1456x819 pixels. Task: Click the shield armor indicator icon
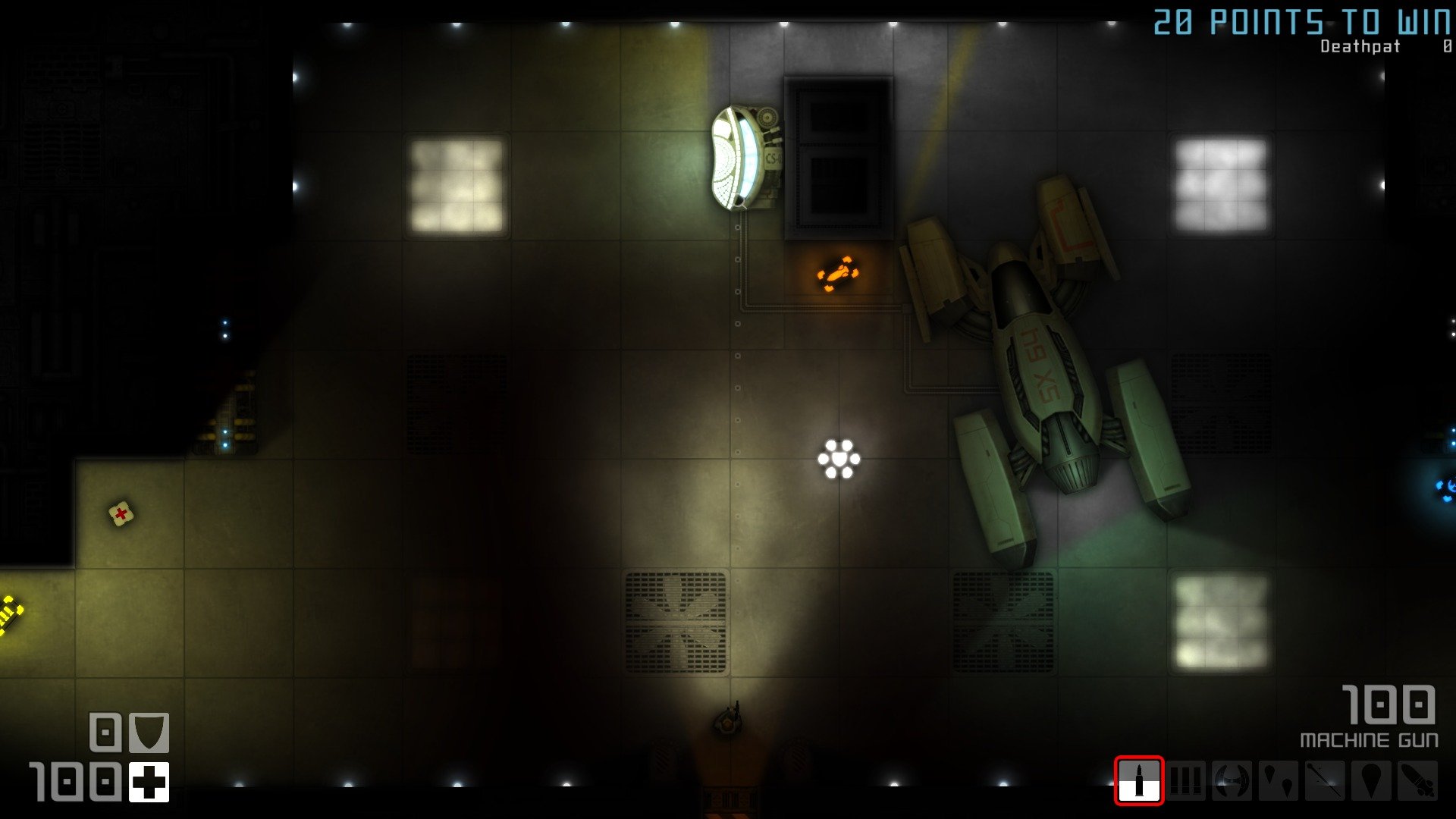(149, 733)
